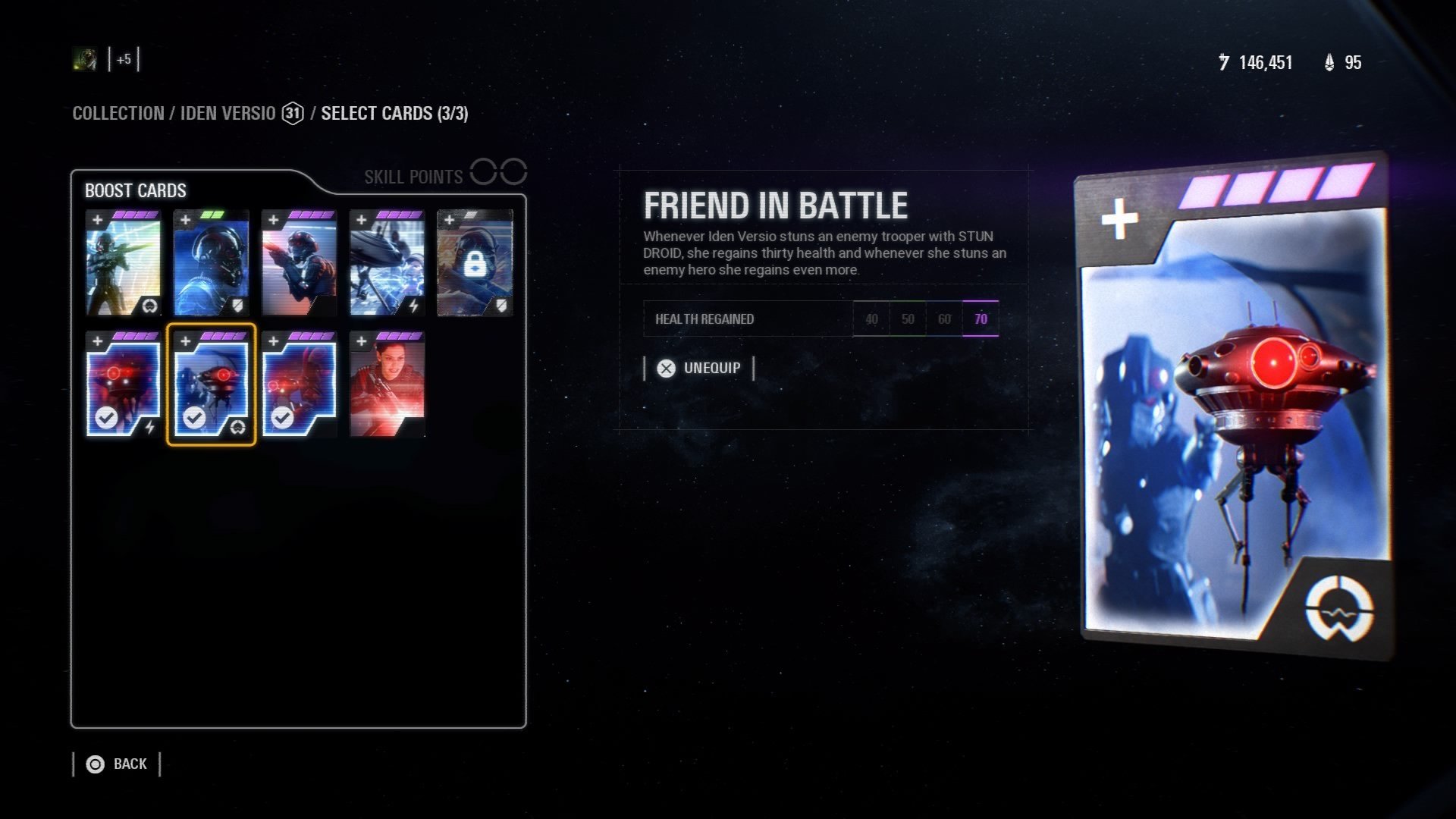Click a skill points circle icon

[483, 172]
